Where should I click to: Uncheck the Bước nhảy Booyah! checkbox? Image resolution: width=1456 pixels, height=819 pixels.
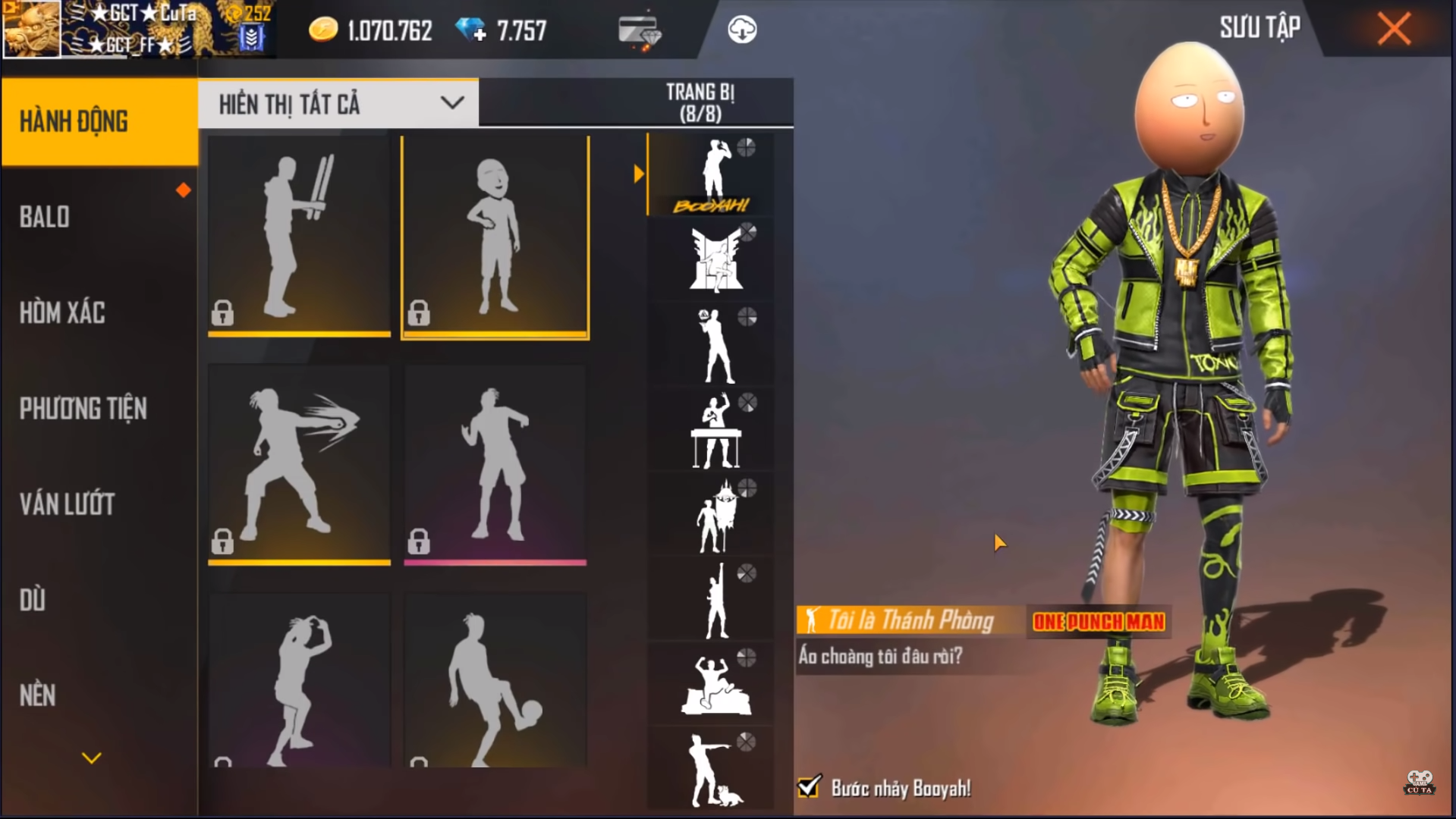pyautogui.click(x=808, y=788)
